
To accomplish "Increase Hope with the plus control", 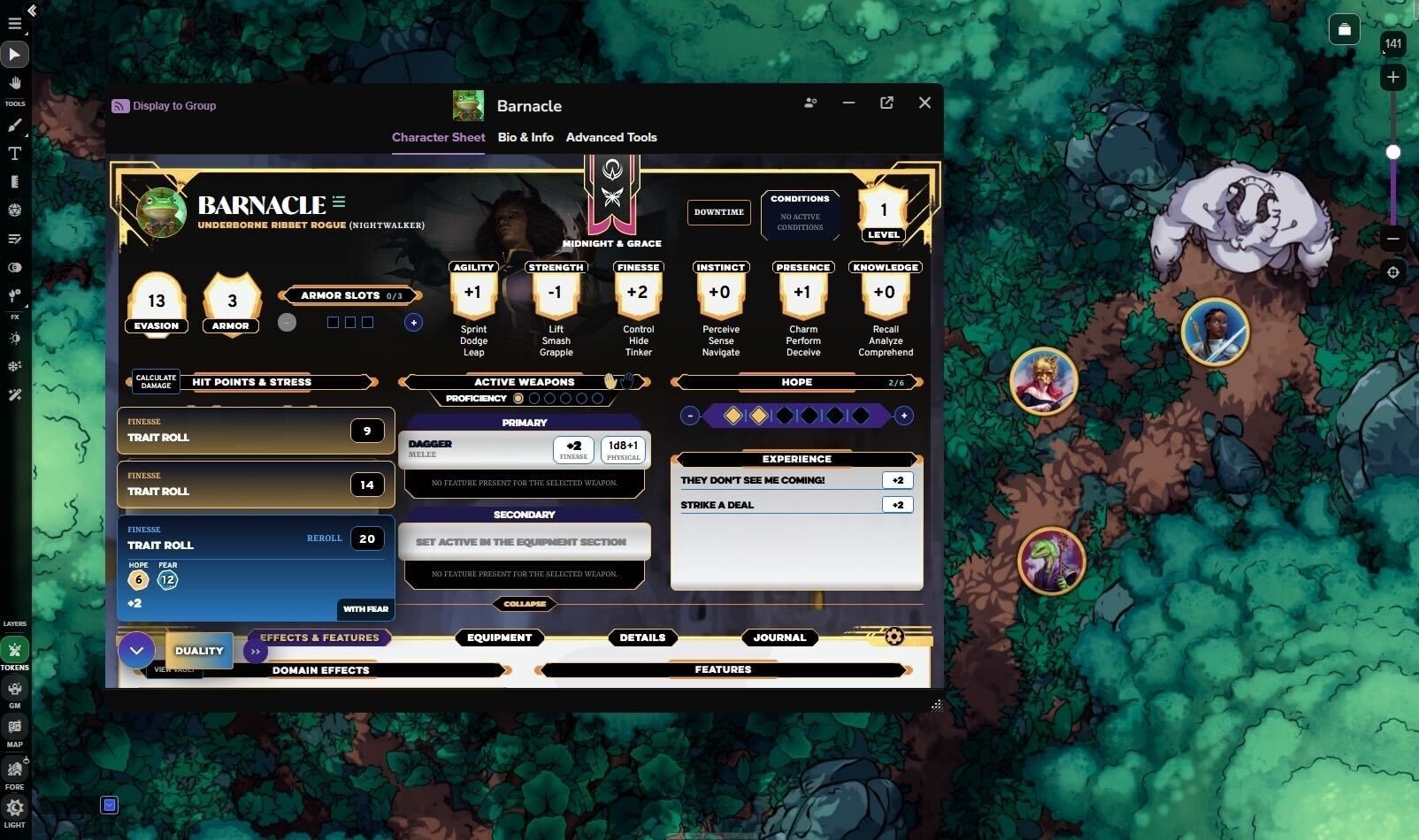I will (903, 415).
